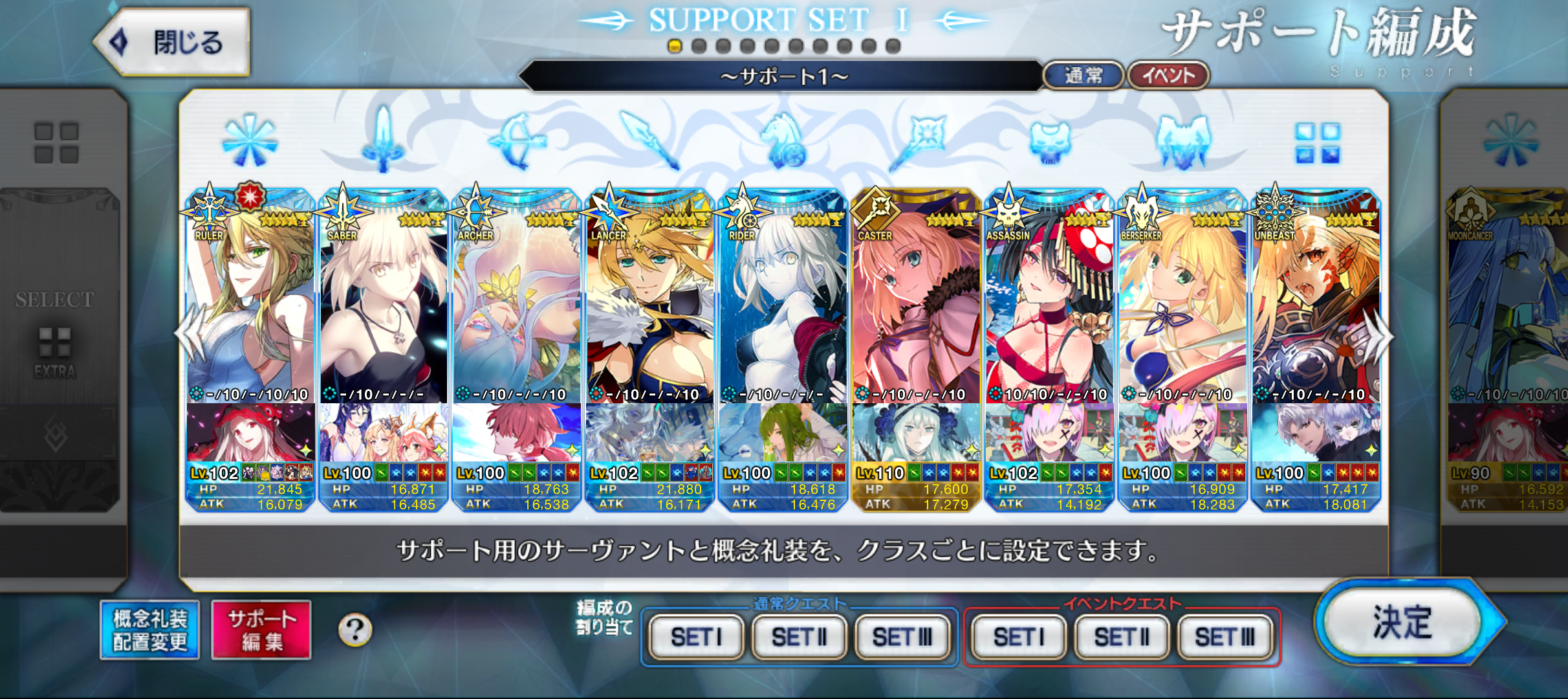Assign SET III for normal quests
Image resolution: width=1568 pixels, height=699 pixels.
[902, 637]
